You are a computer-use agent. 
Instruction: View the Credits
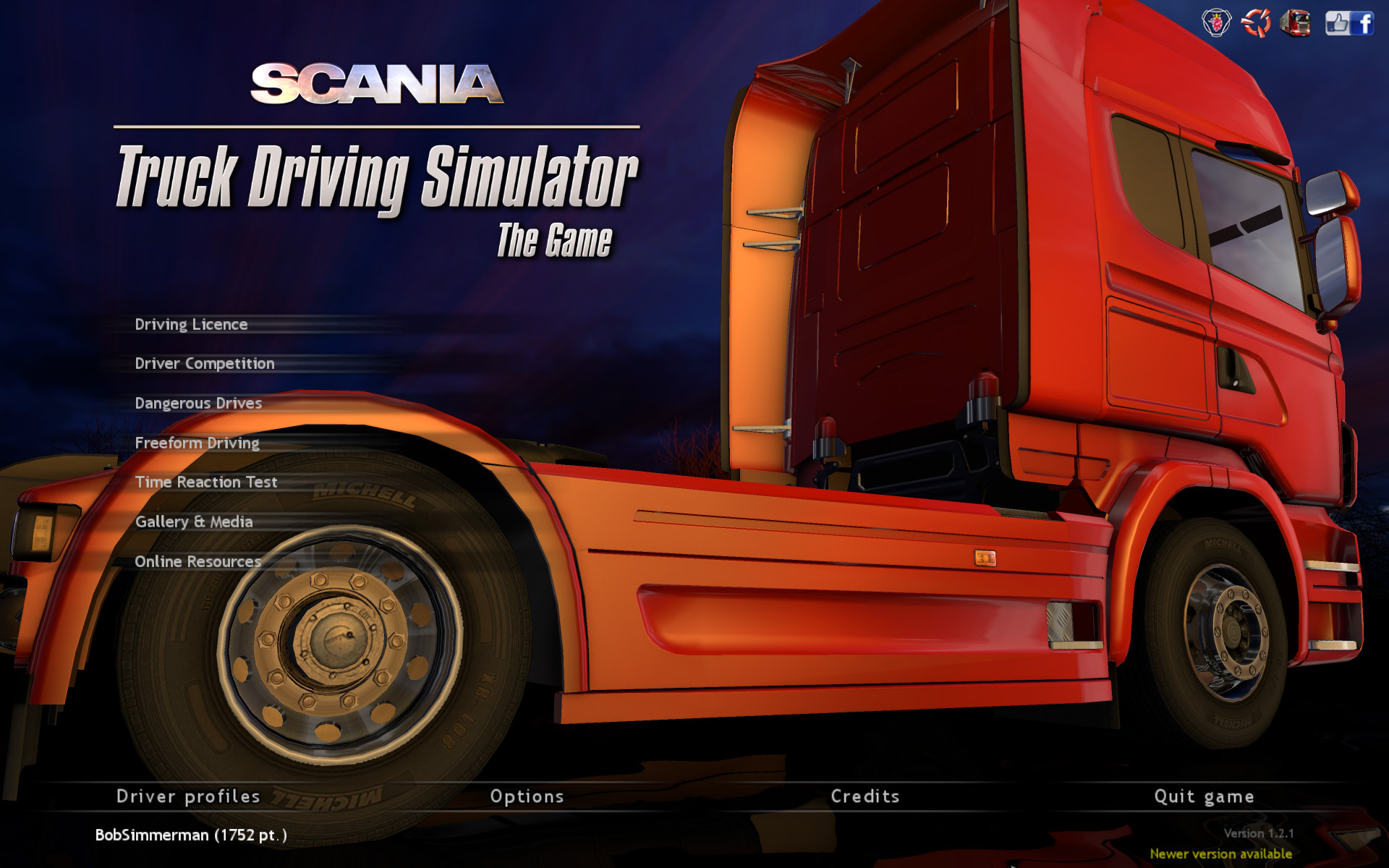click(865, 796)
